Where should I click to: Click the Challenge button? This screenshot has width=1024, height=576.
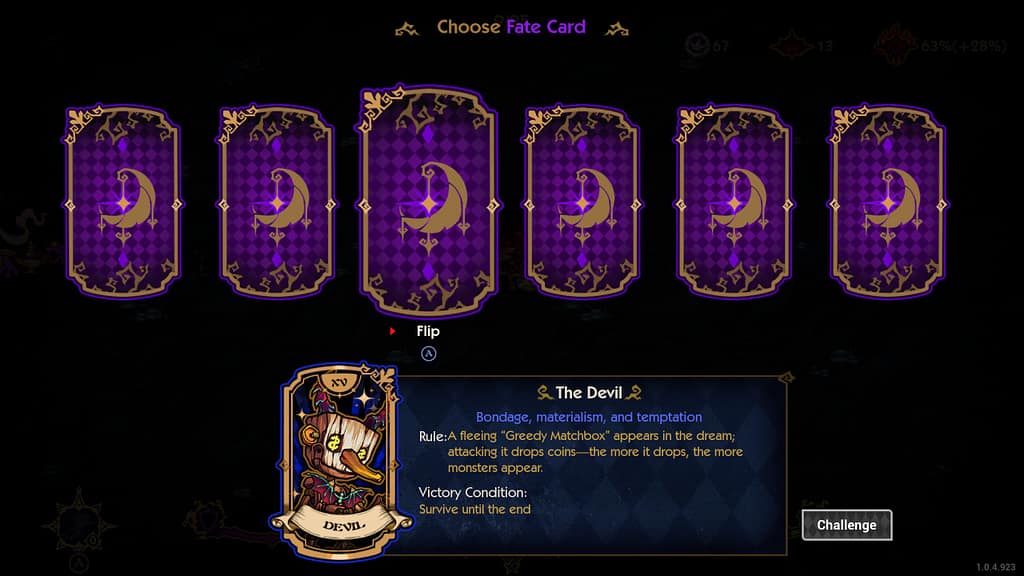tap(846, 525)
